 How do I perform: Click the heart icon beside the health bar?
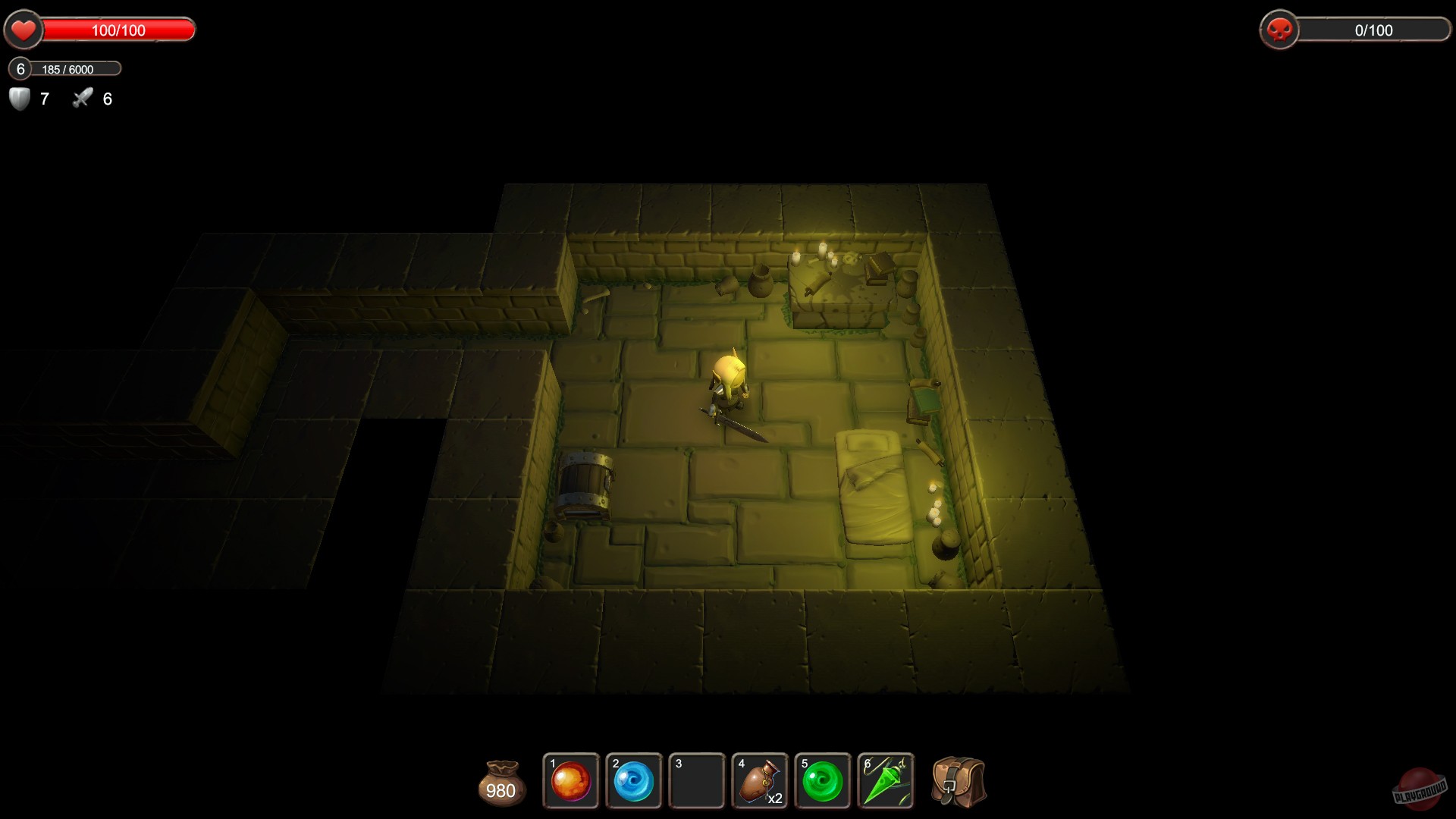click(24, 30)
